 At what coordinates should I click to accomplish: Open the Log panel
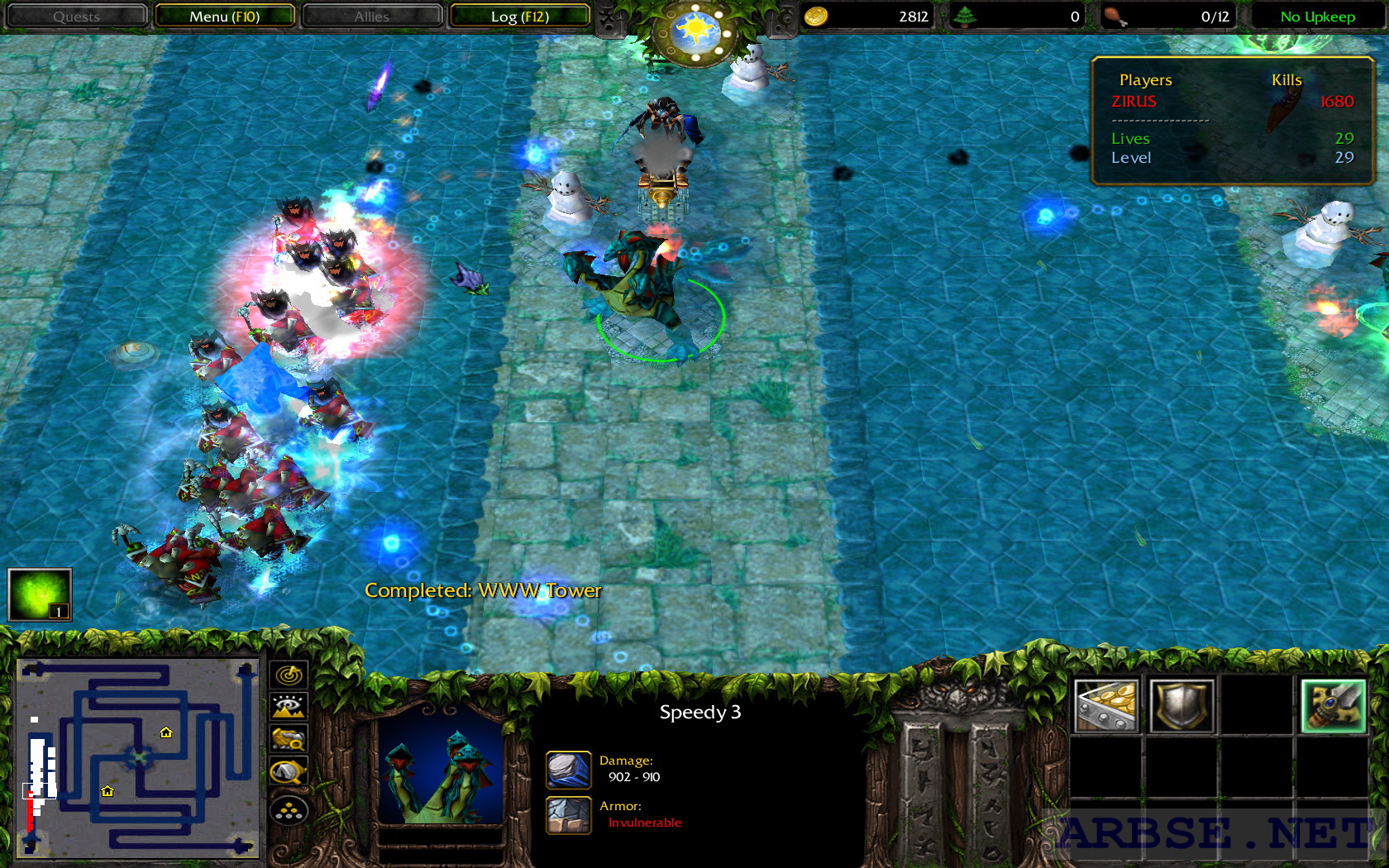click(x=520, y=16)
